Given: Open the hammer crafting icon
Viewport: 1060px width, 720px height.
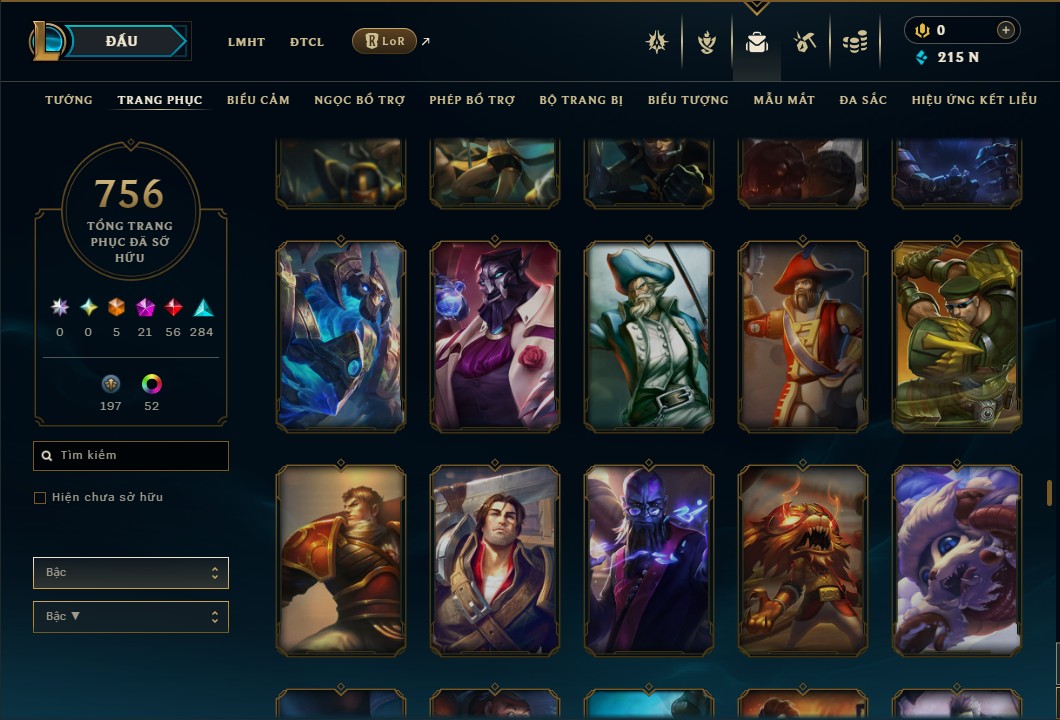Looking at the screenshot, I should pyautogui.click(x=805, y=42).
